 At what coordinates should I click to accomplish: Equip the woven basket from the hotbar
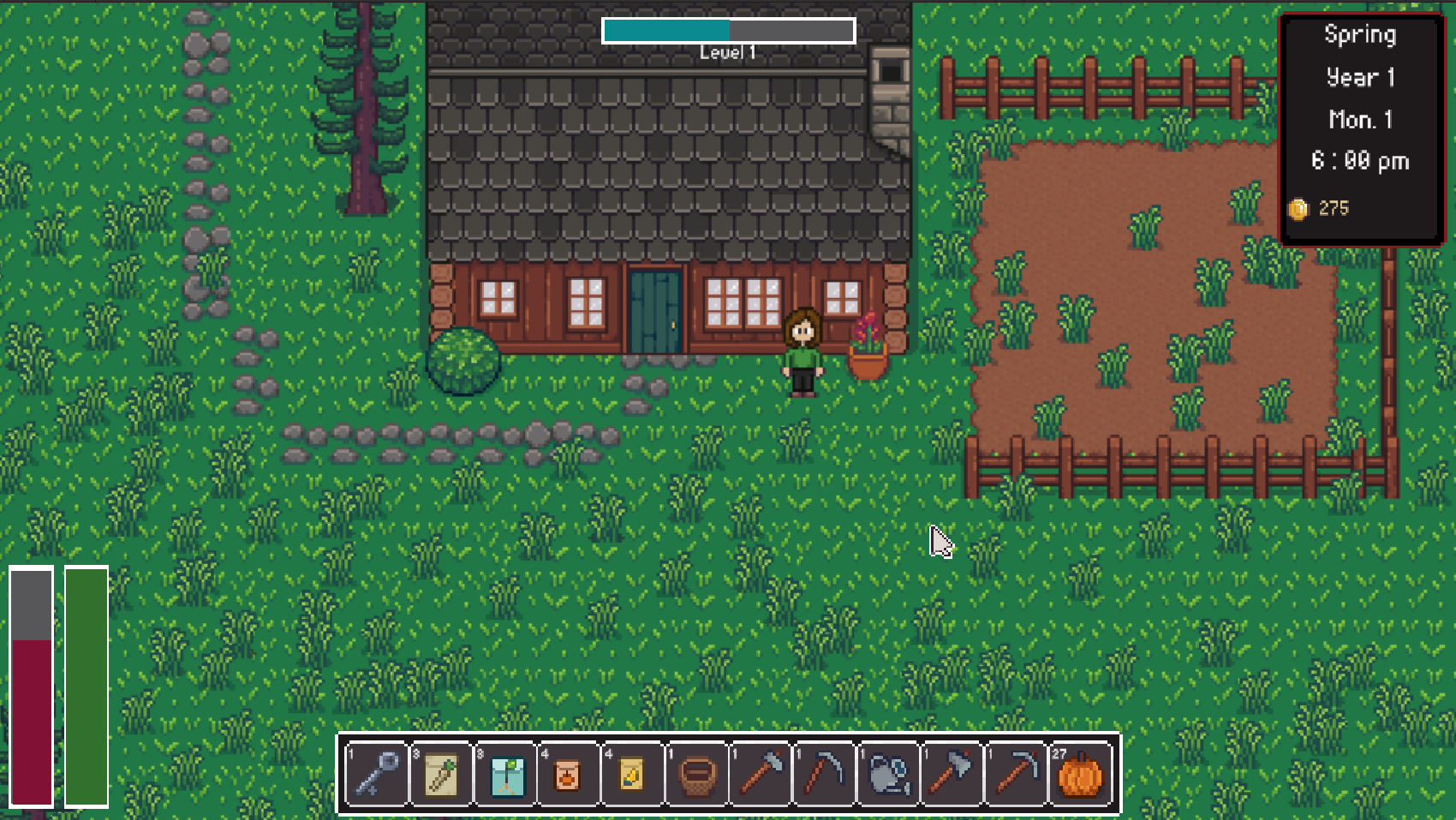coord(696,775)
